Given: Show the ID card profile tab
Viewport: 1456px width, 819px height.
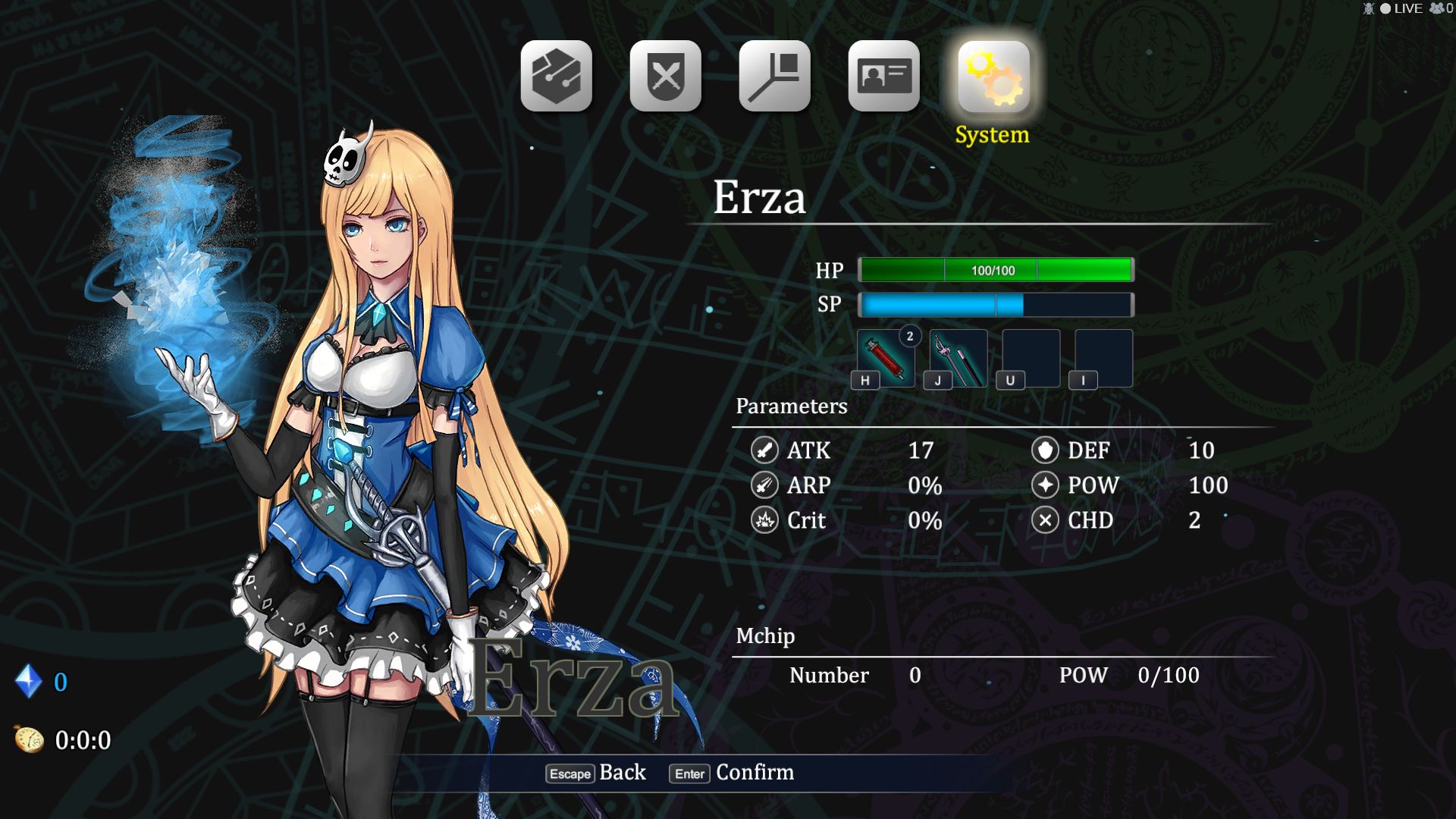Looking at the screenshot, I should coord(883,76).
